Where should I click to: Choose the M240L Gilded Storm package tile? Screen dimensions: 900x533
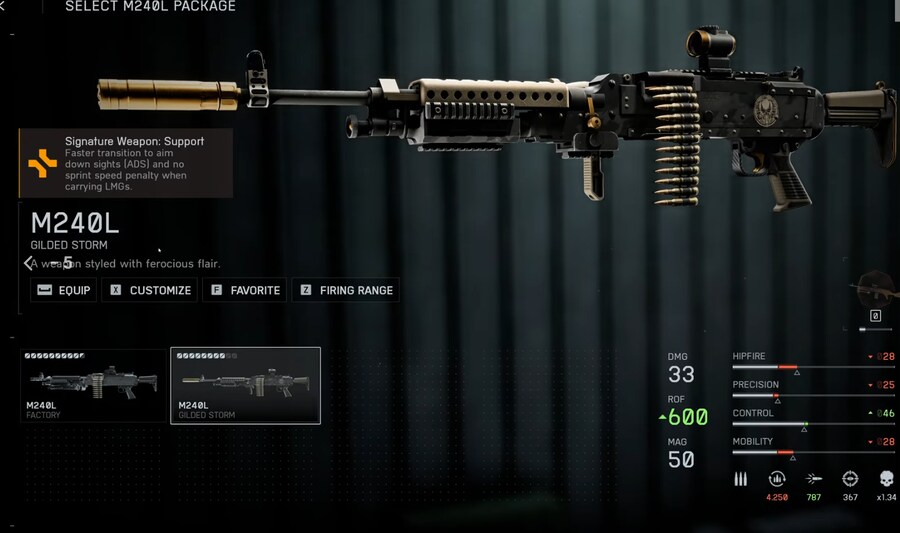click(x=245, y=385)
